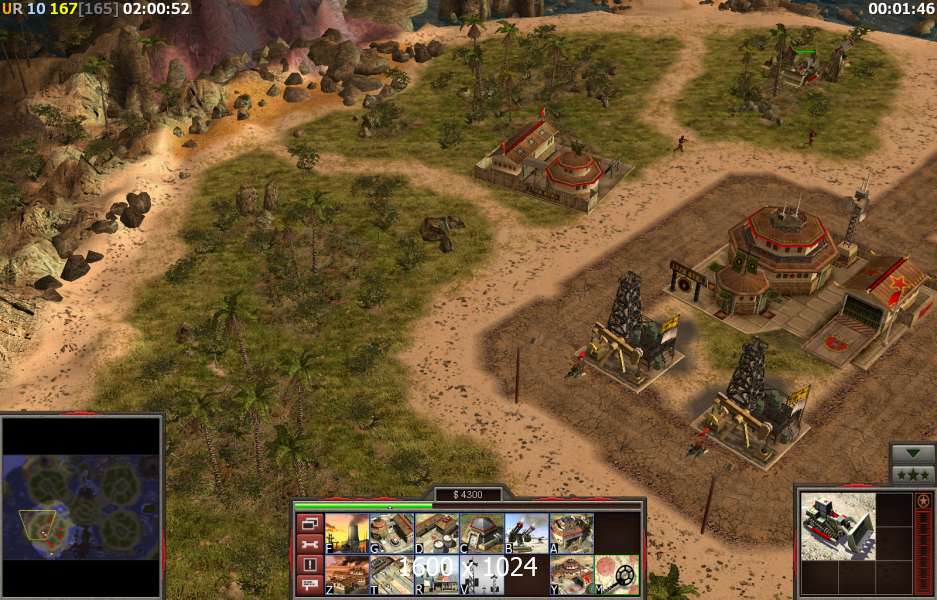
Task: Click the wrench repair button
Action: [309, 543]
